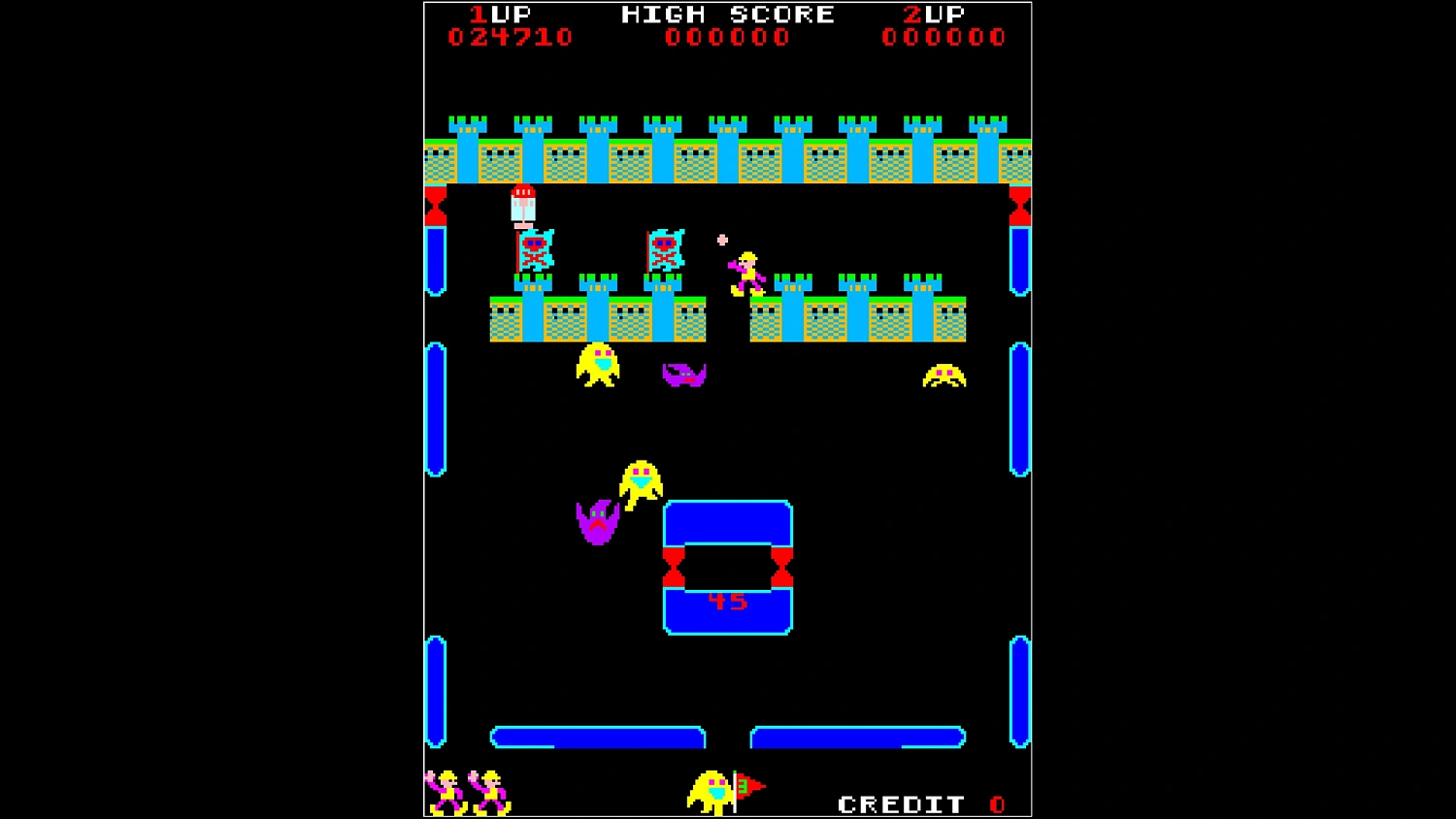Click the timer value 45 in the blue box
Image resolution: width=1456 pixels, height=819 pixels.
pos(730,600)
